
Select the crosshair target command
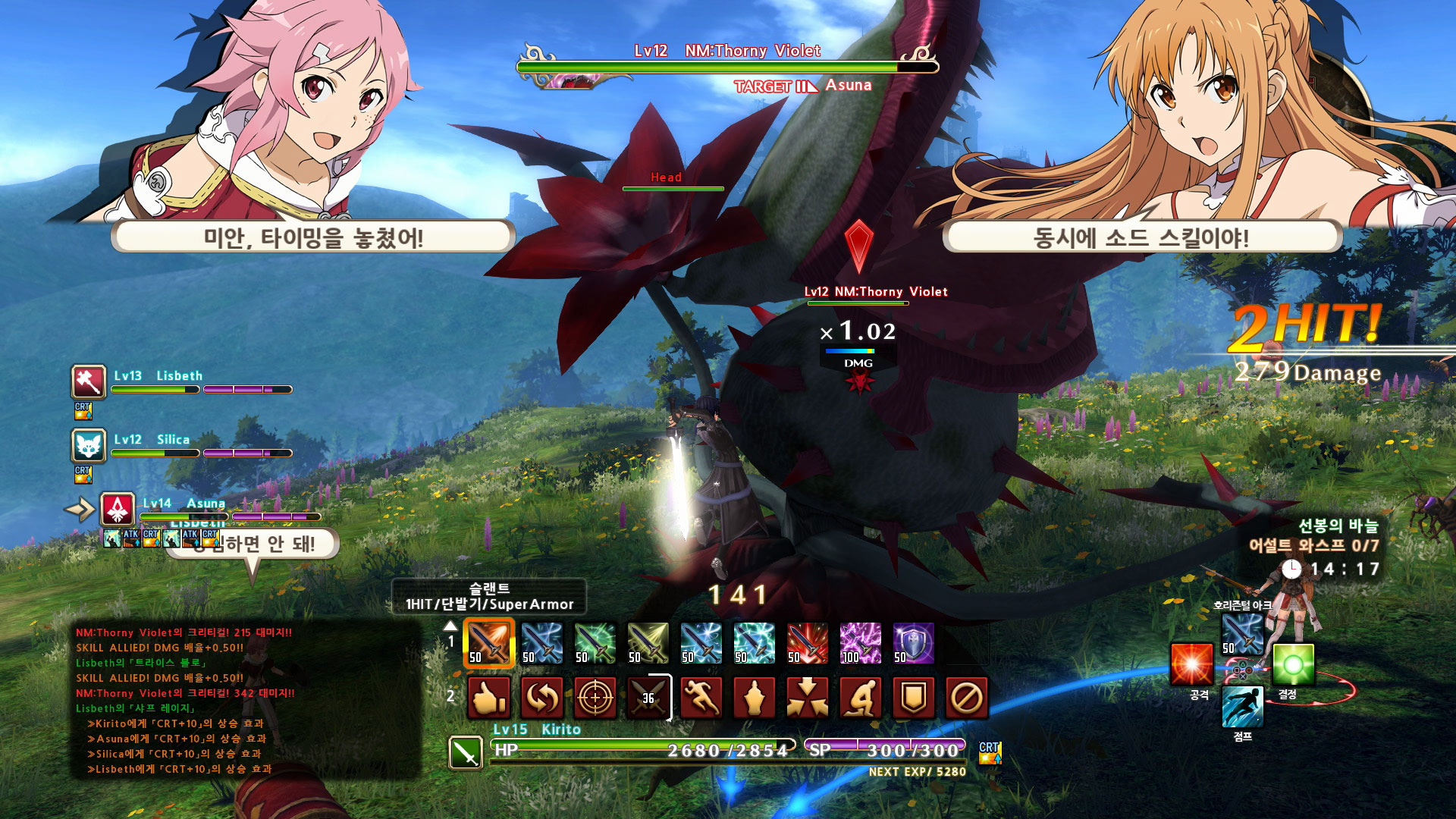[596, 698]
